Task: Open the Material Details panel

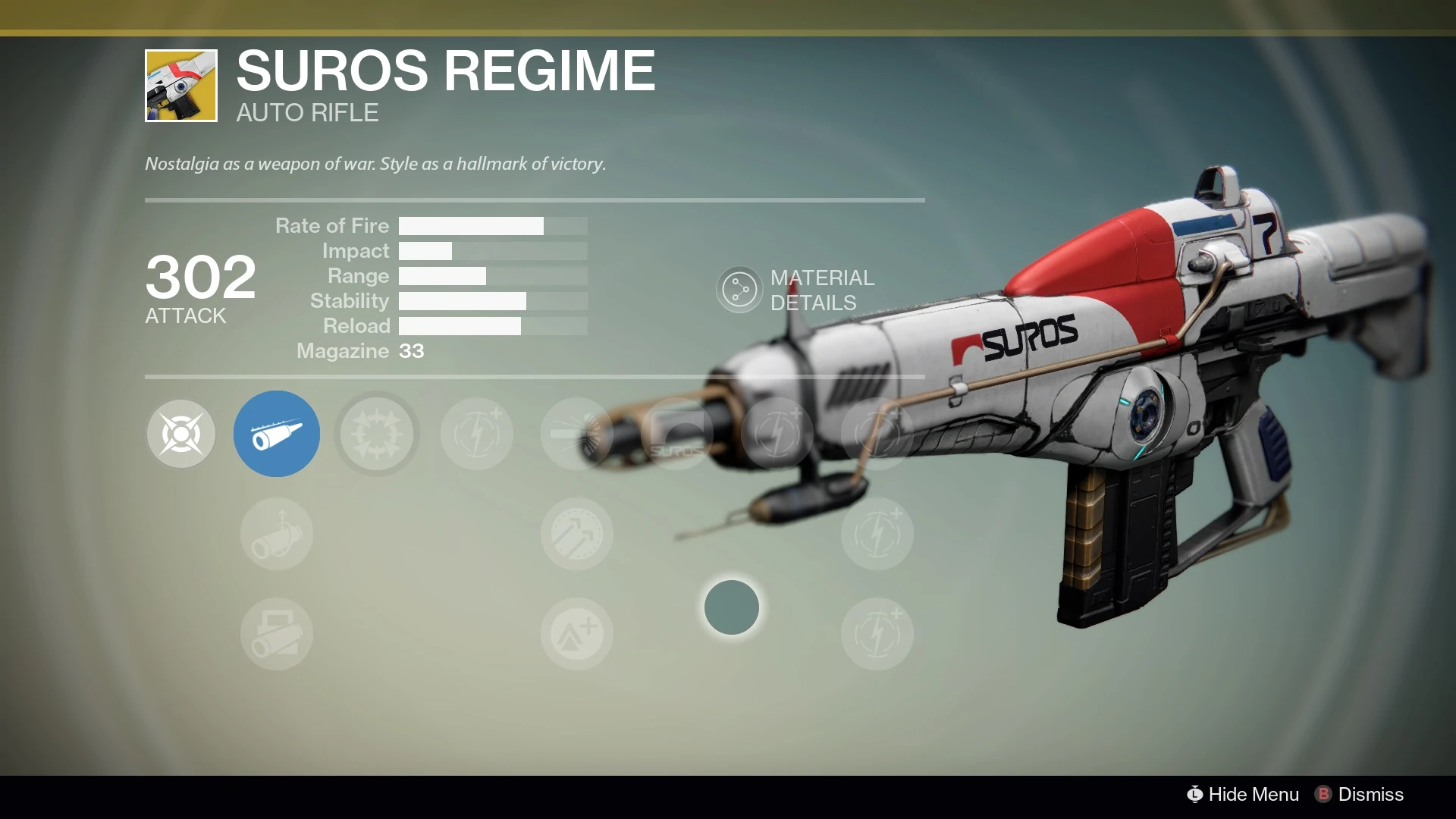Action: pyautogui.click(x=739, y=290)
